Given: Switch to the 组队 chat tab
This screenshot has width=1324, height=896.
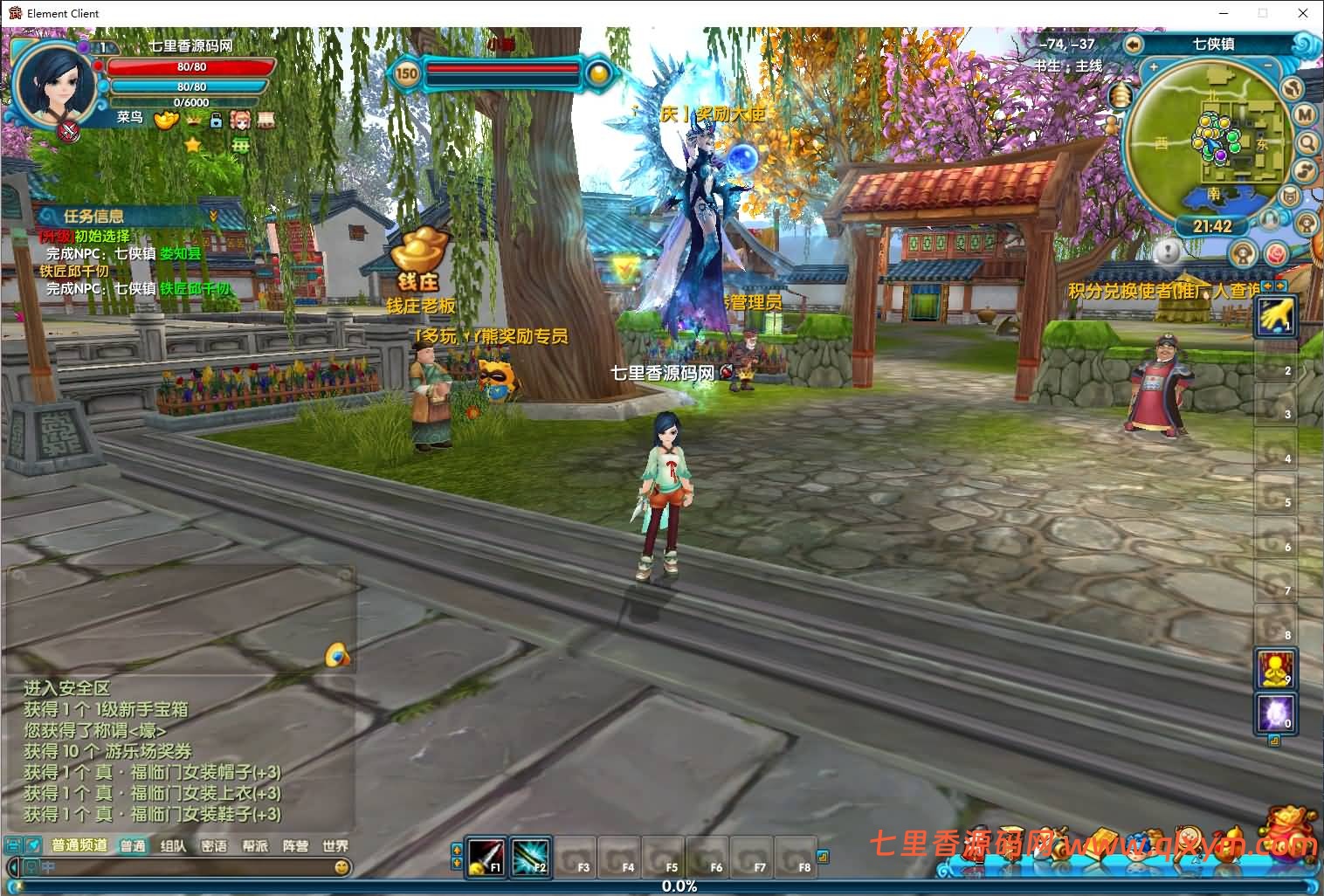Looking at the screenshot, I should tap(173, 845).
